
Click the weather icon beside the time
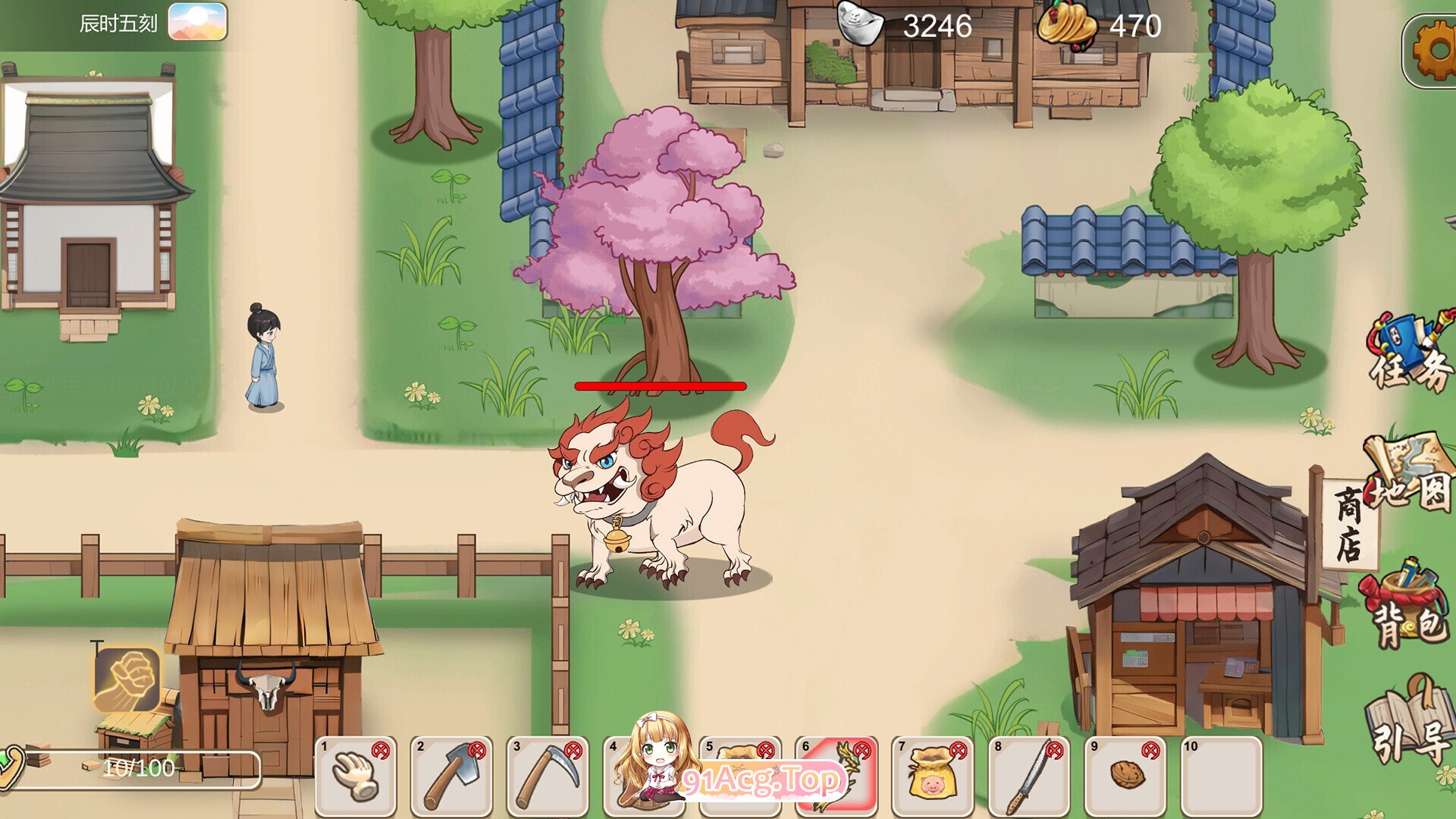[x=197, y=21]
